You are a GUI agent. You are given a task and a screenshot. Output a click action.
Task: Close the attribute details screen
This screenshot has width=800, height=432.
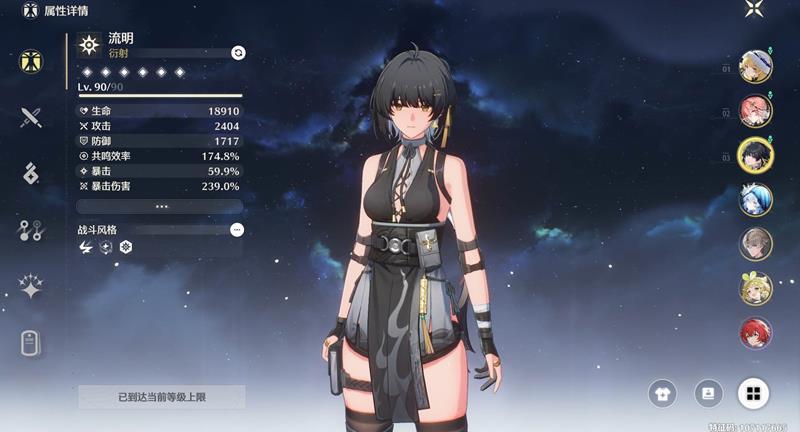click(x=754, y=10)
